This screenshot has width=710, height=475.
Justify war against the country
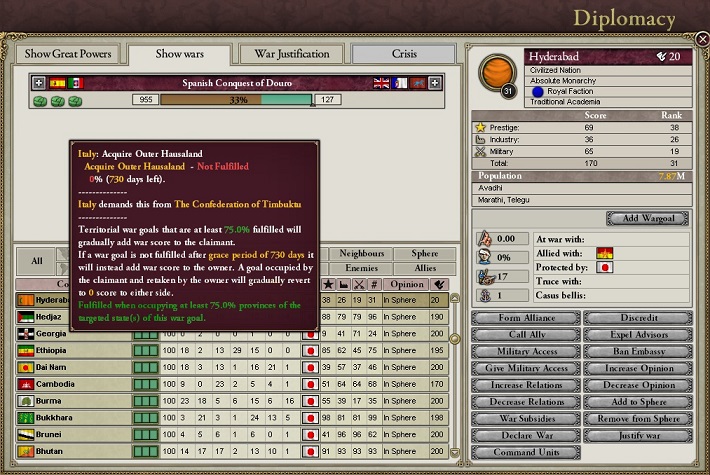point(635,436)
